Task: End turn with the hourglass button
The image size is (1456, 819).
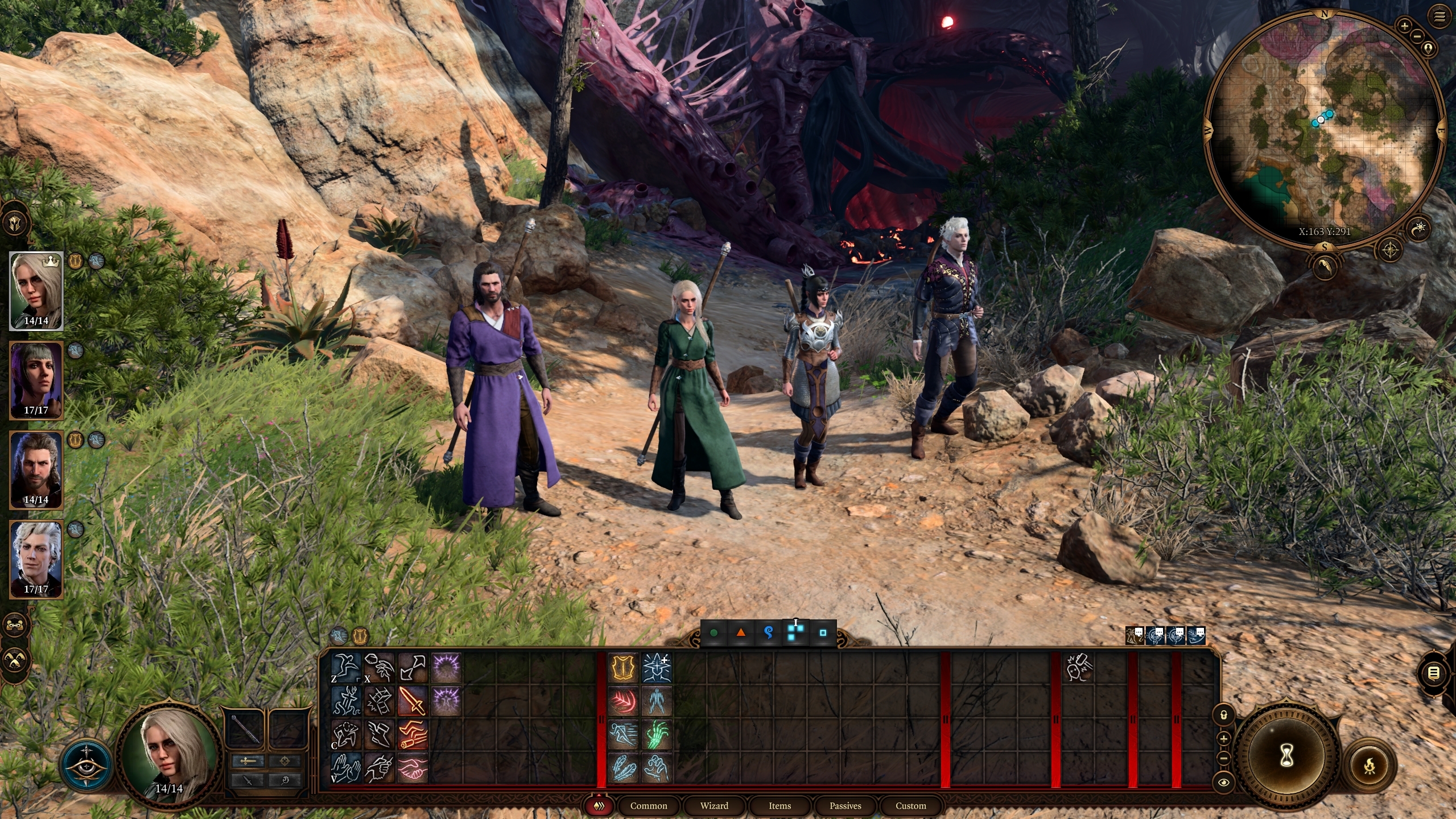Action: click(x=1286, y=756)
